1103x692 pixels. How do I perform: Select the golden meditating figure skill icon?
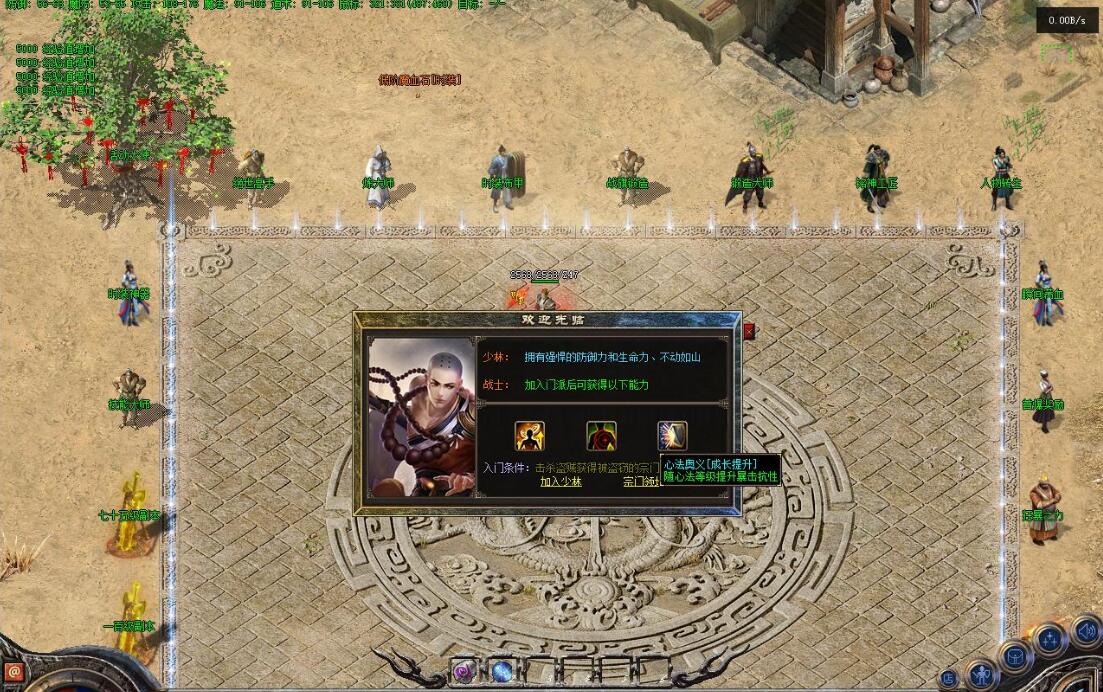click(529, 436)
